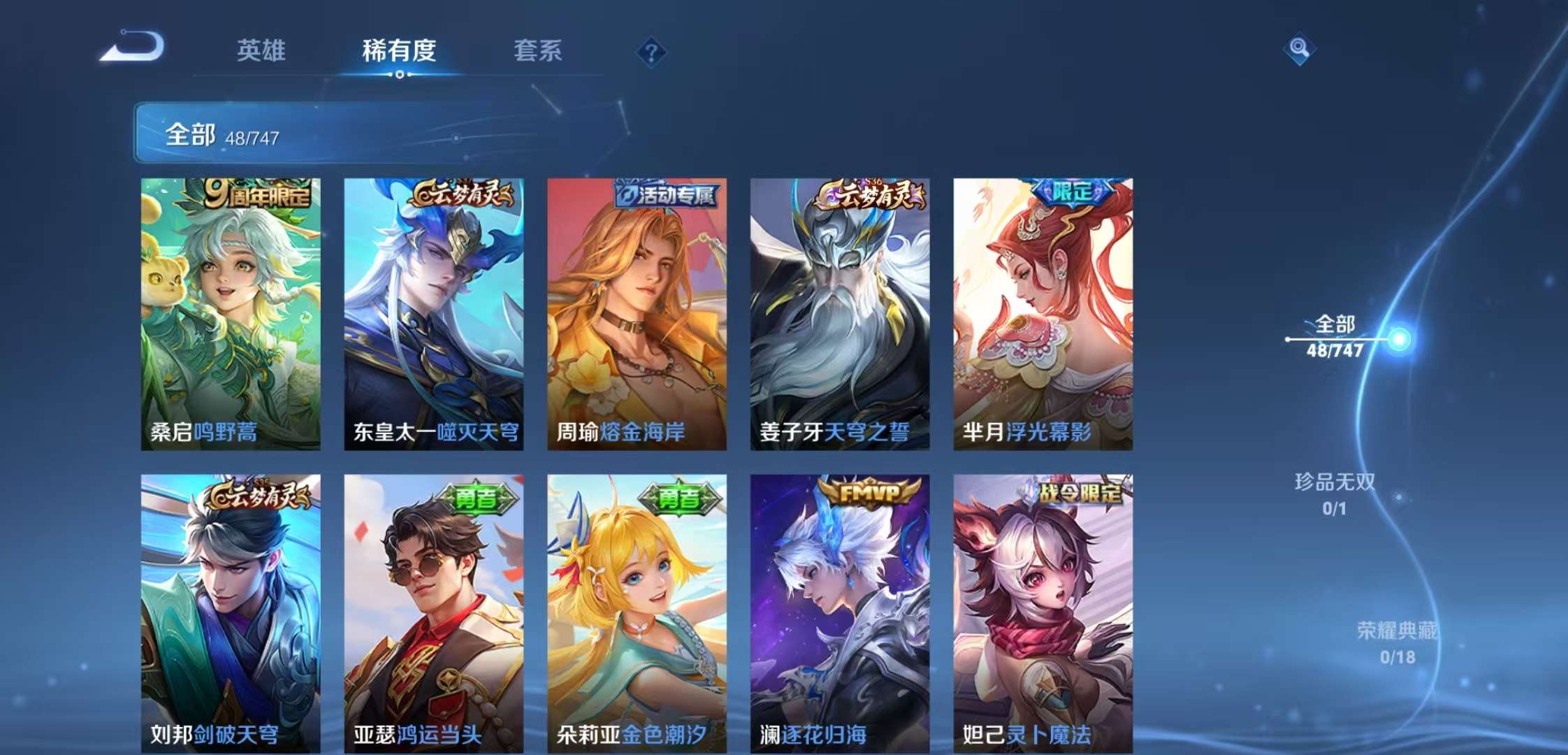Switch to the 套系 tab
The image size is (1568, 755).
(x=538, y=52)
